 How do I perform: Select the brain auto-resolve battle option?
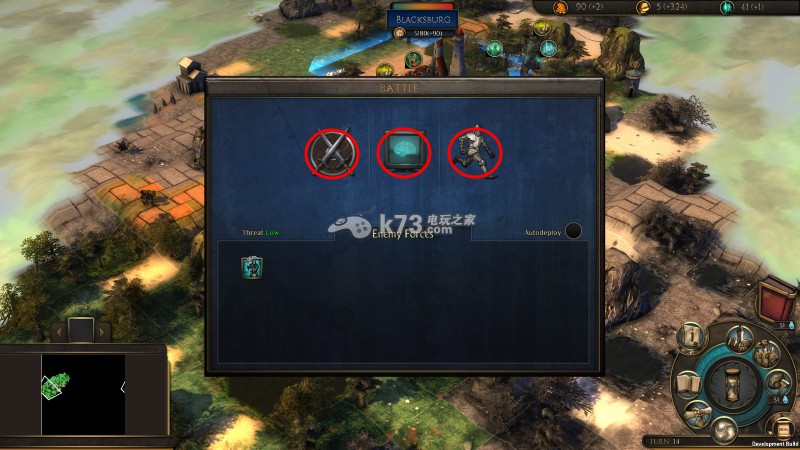pyautogui.click(x=403, y=152)
